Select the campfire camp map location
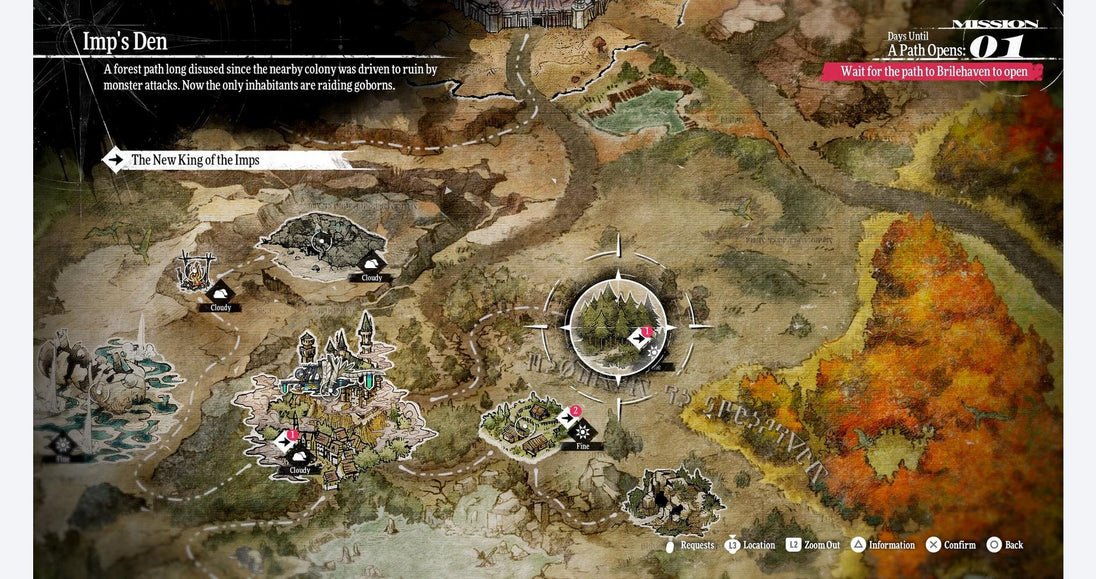 coord(196,271)
